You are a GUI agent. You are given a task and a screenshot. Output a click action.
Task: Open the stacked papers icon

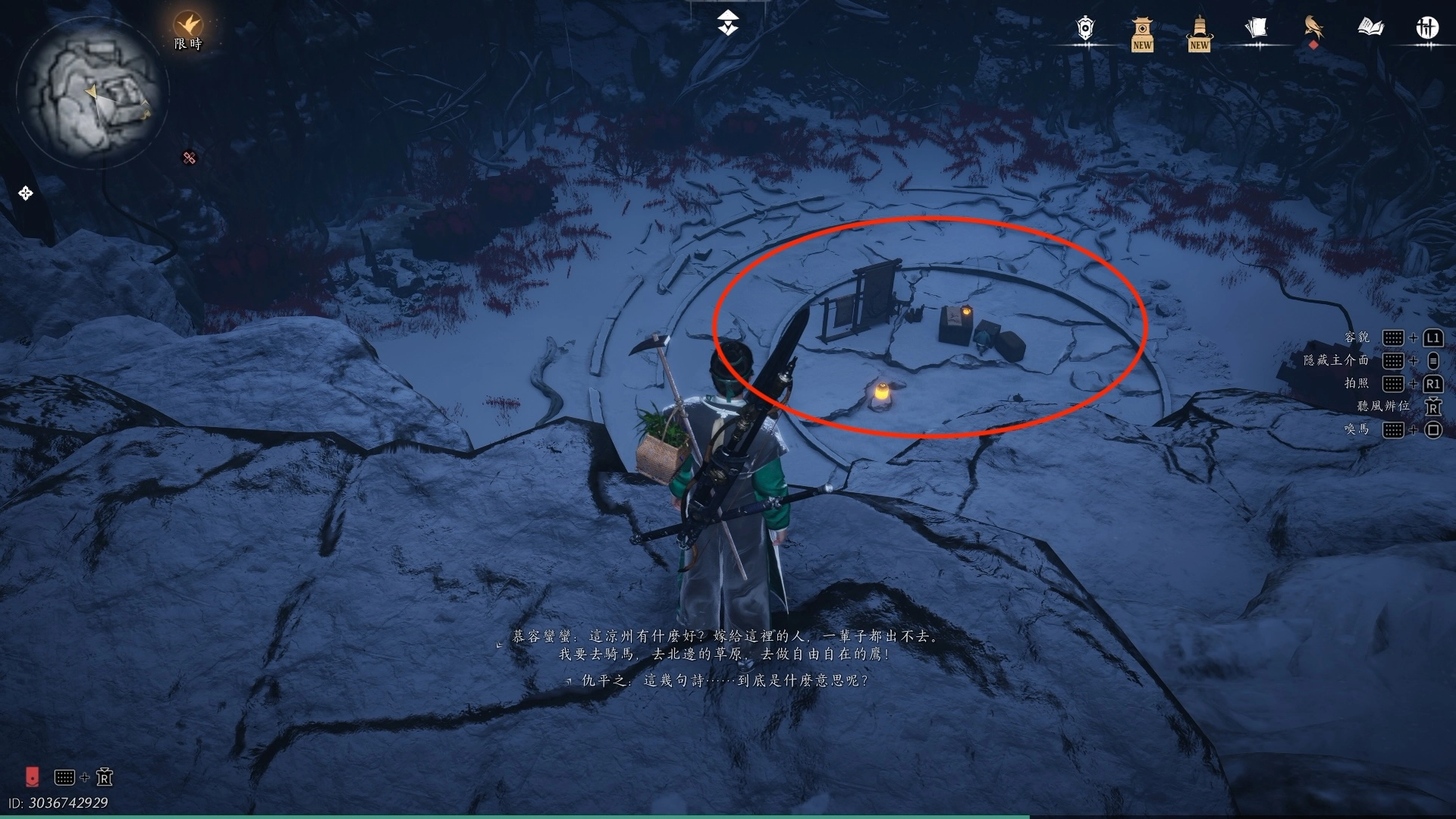click(x=1256, y=29)
